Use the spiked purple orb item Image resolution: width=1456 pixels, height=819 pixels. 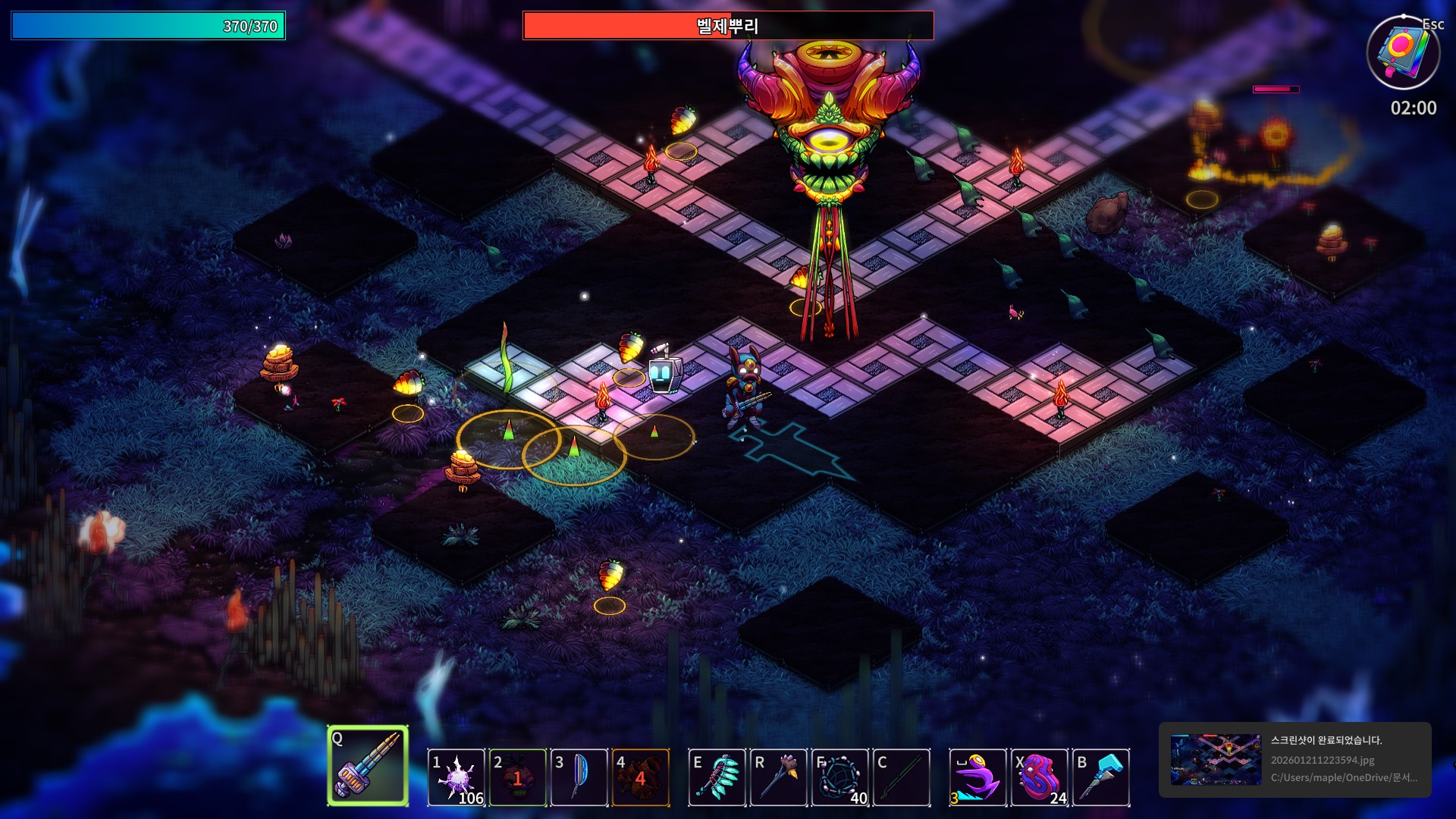457,777
